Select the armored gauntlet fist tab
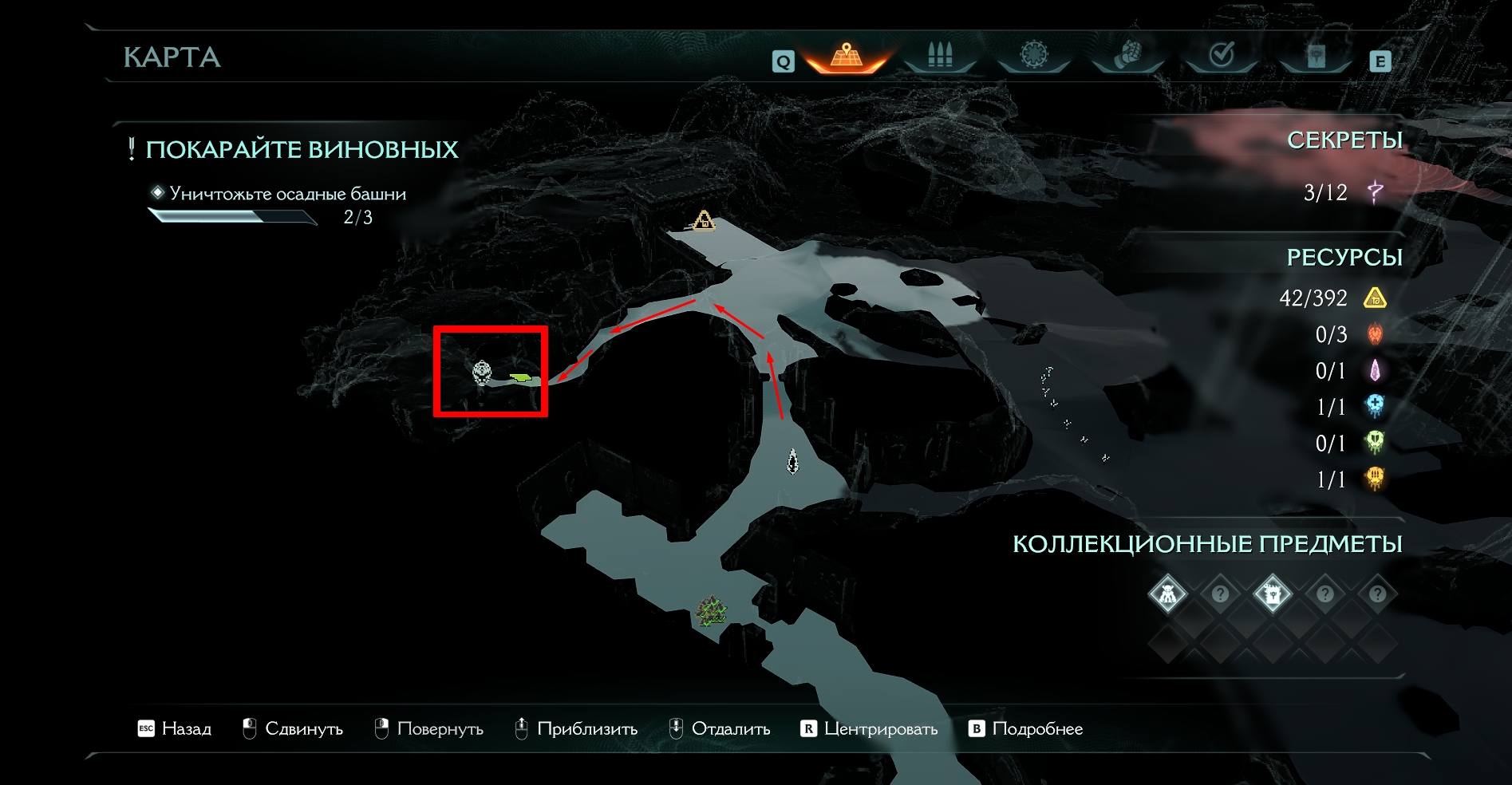The image size is (1512, 785). 1127,56
